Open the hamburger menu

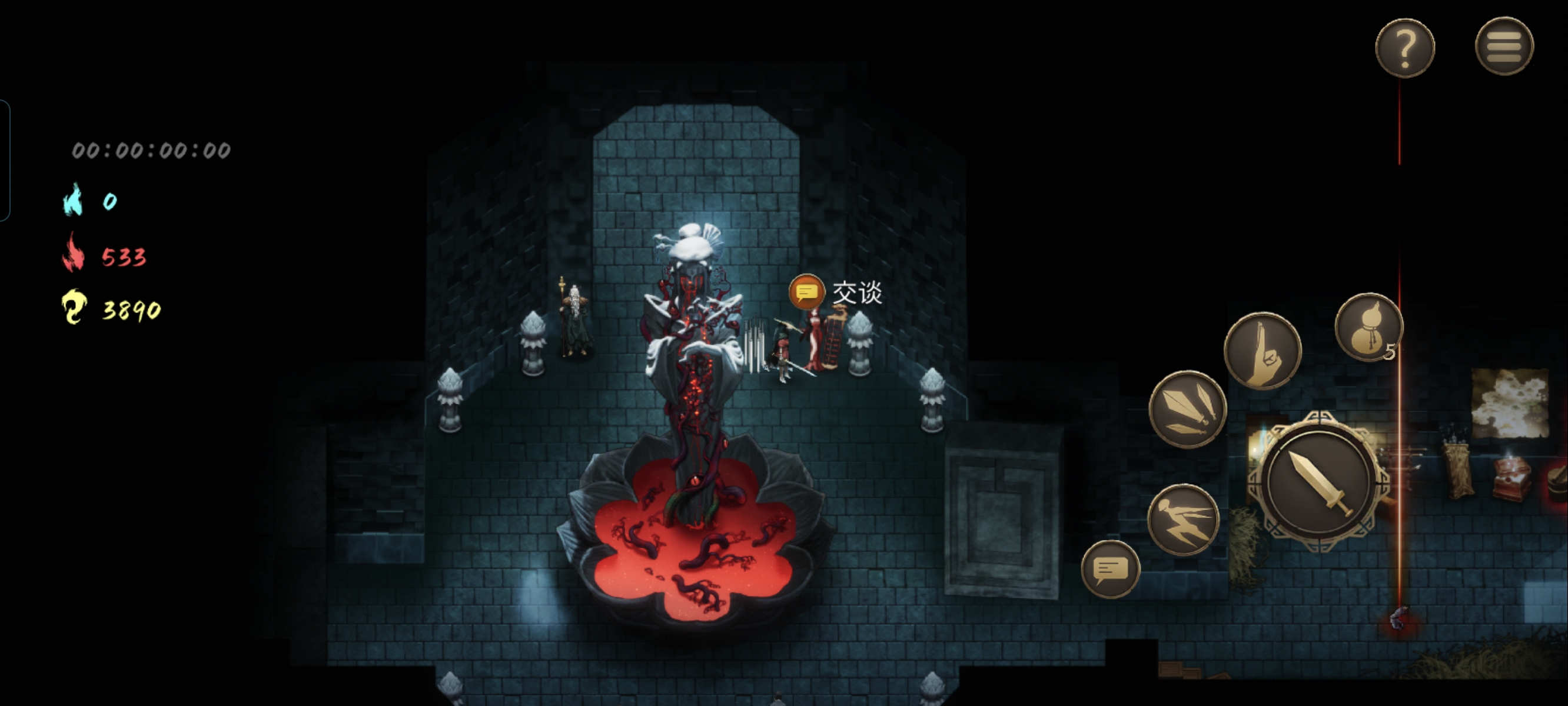pyautogui.click(x=1503, y=46)
